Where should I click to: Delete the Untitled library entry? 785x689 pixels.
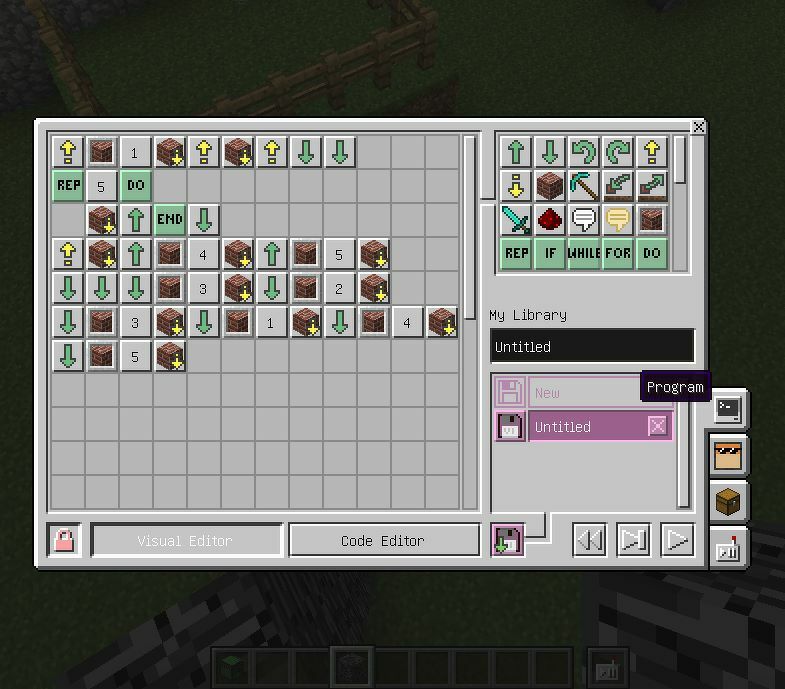pos(657,426)
